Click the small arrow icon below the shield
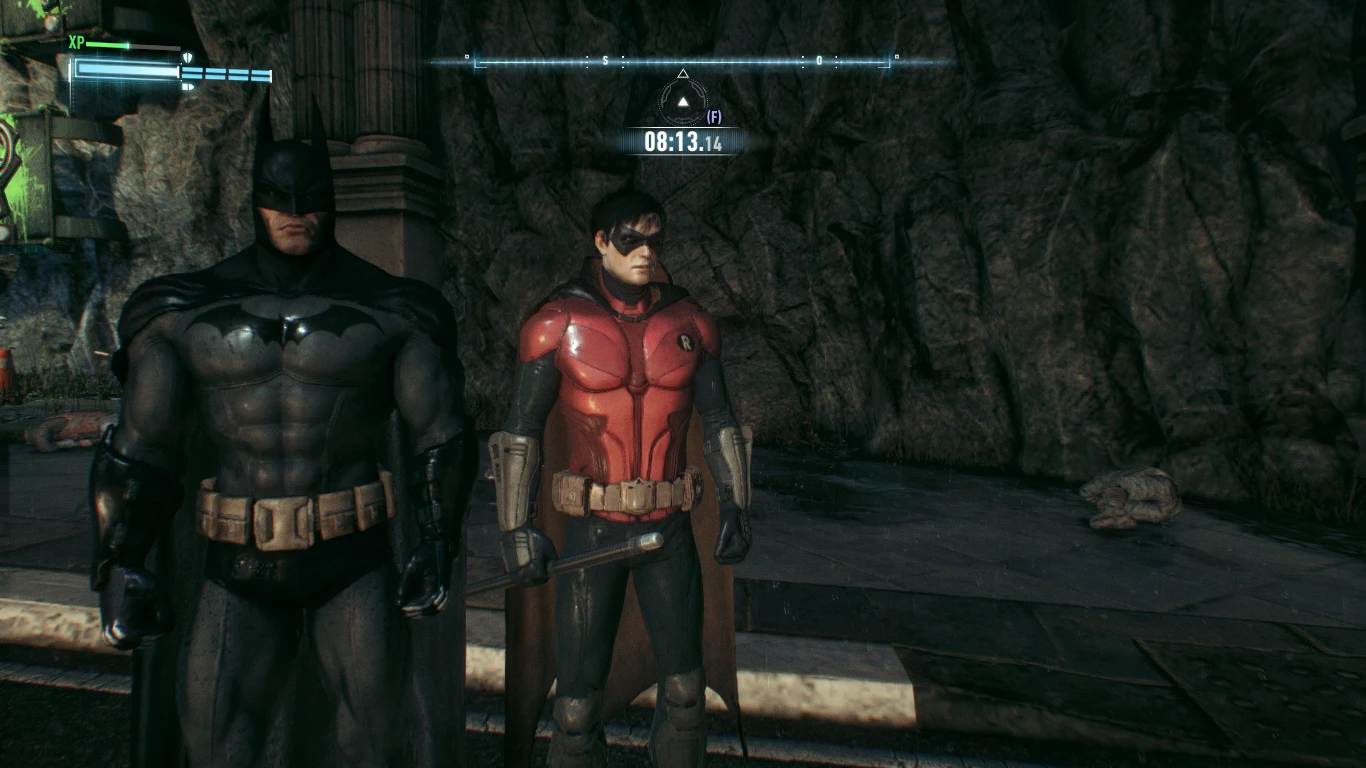 point(188,87)
